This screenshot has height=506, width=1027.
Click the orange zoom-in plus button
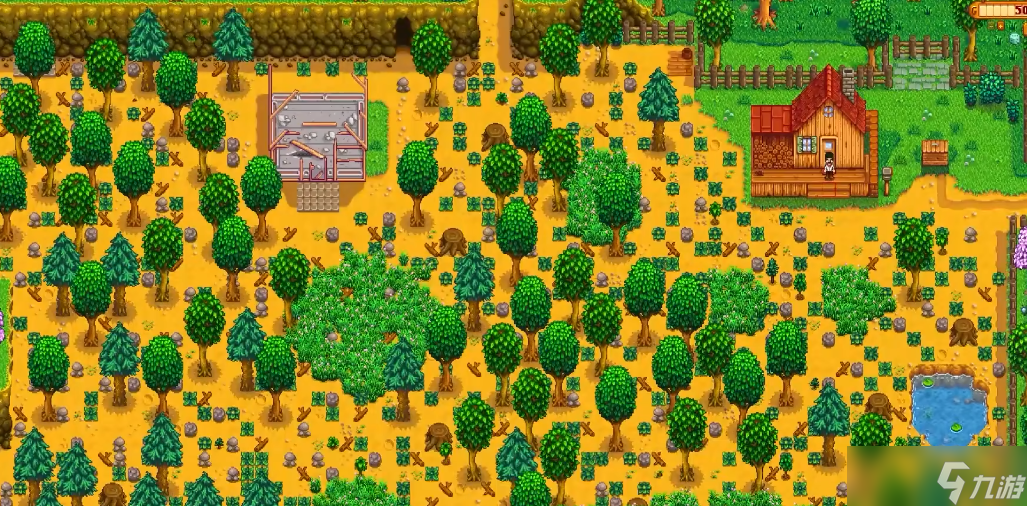pyautogui.click(x=1000, y=26)
